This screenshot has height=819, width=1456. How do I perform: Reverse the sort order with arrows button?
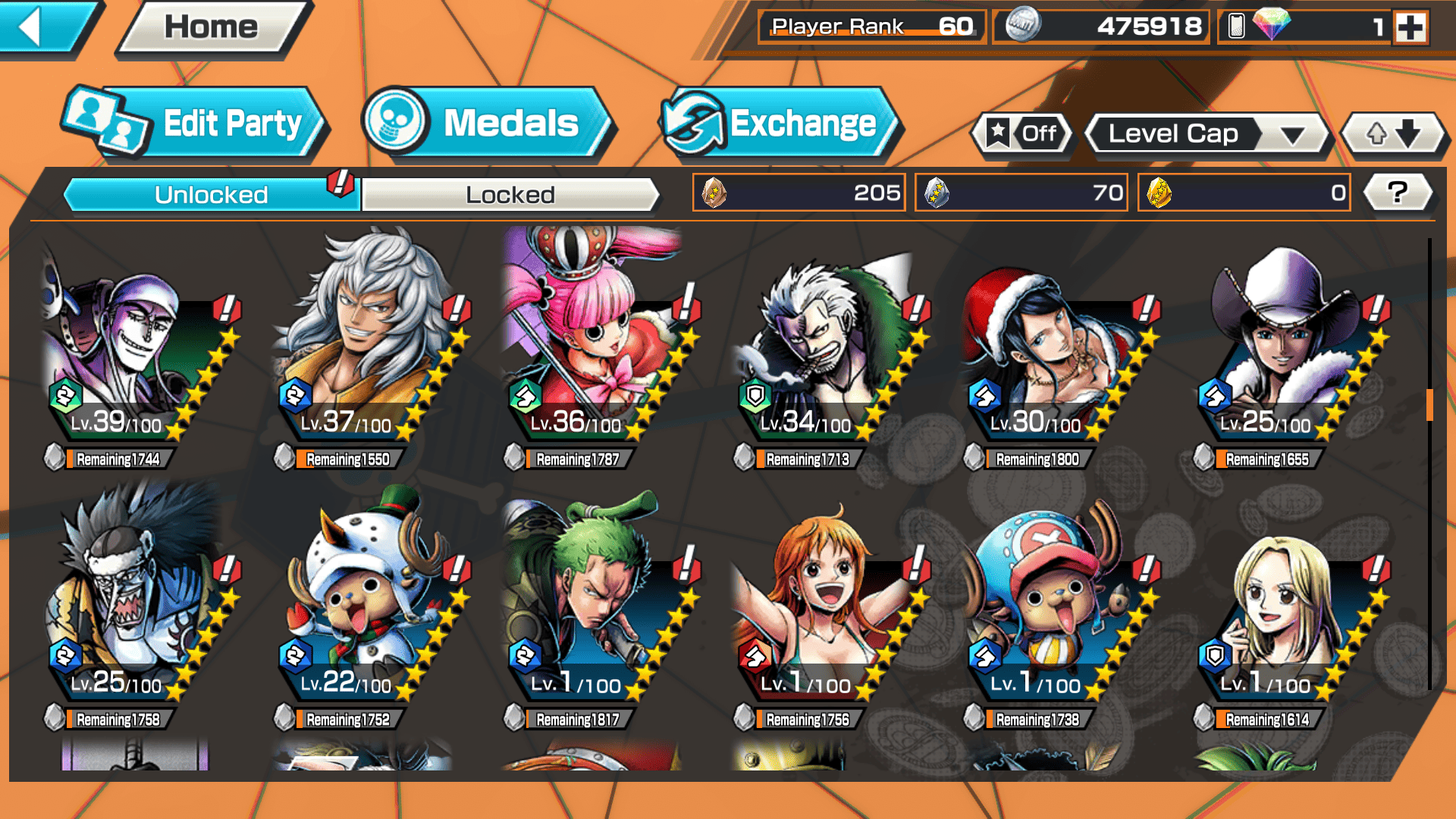tap(1393, 134)
